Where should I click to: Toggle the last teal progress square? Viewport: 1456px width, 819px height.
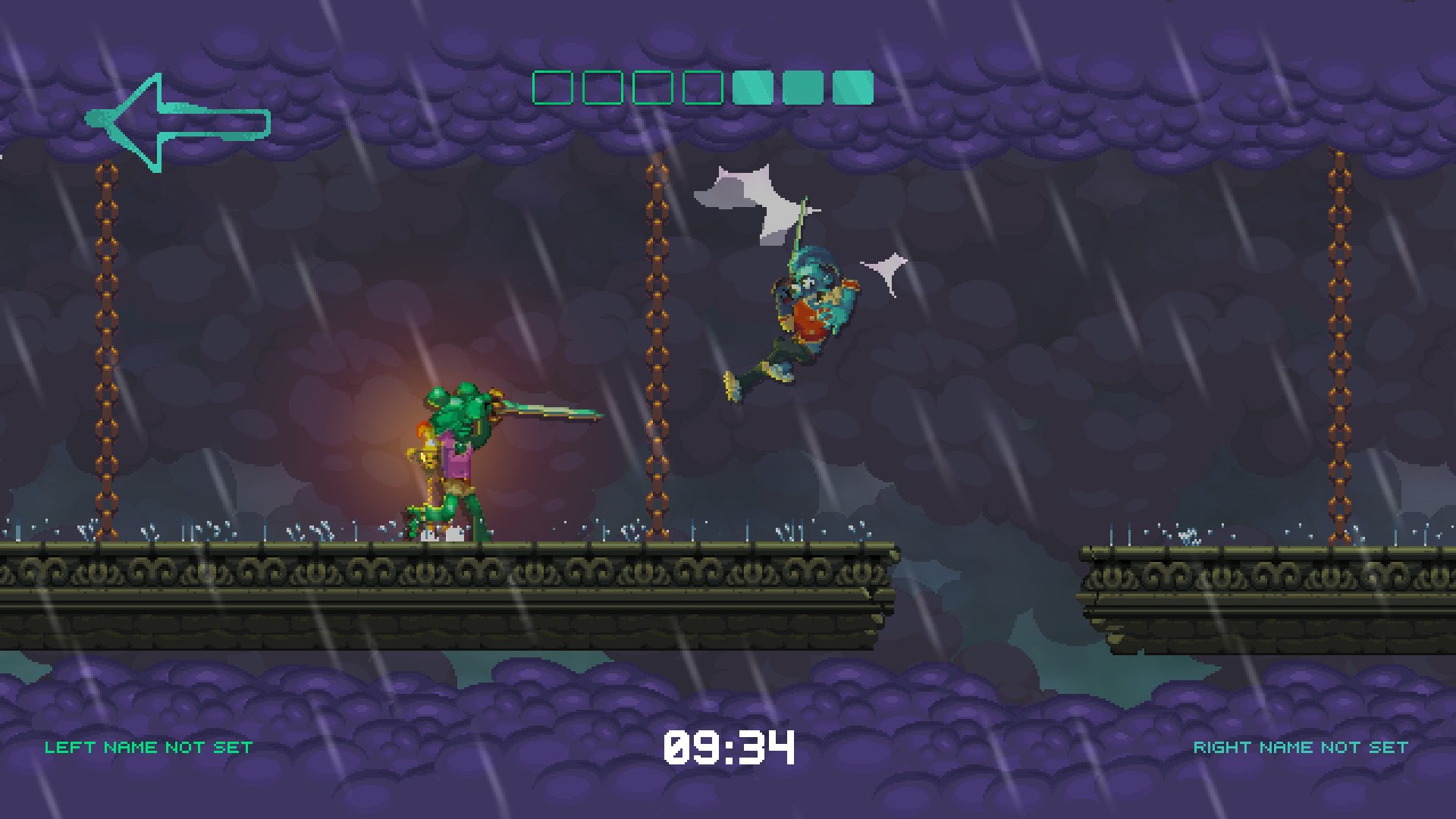(852, 86)
